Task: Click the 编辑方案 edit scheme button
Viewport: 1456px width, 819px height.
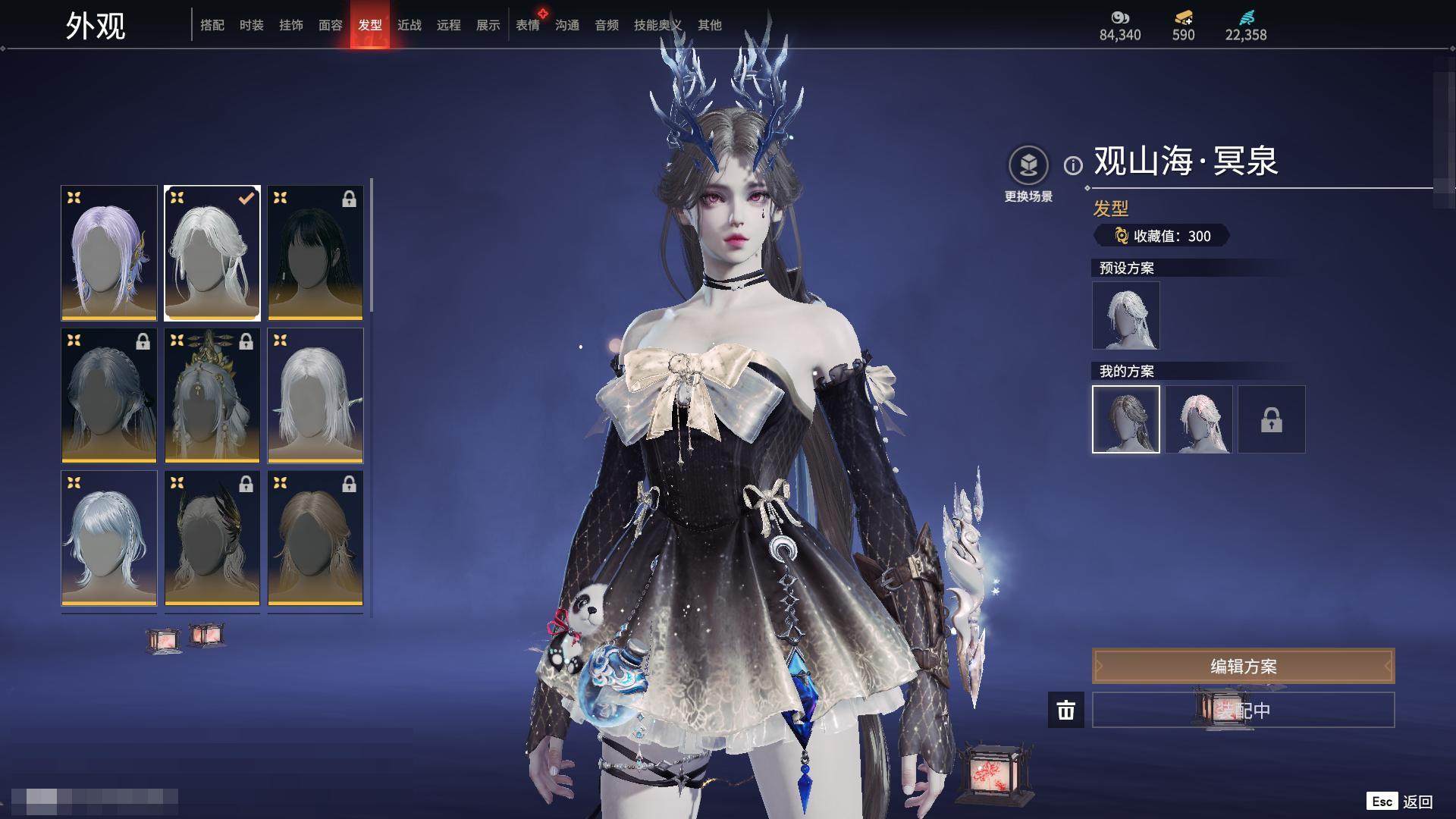Action: click(x=1243, y=666)
